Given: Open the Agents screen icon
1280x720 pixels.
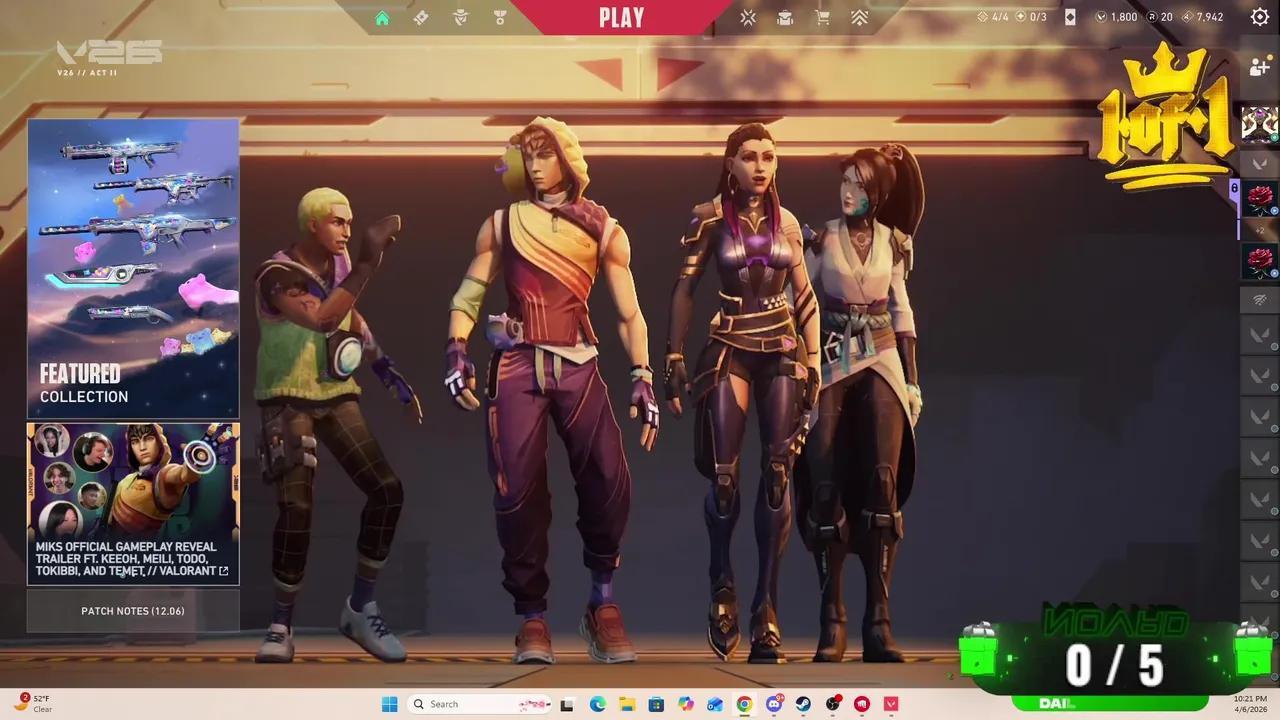Looking at the screenshot, I should (x=460, y=17).
